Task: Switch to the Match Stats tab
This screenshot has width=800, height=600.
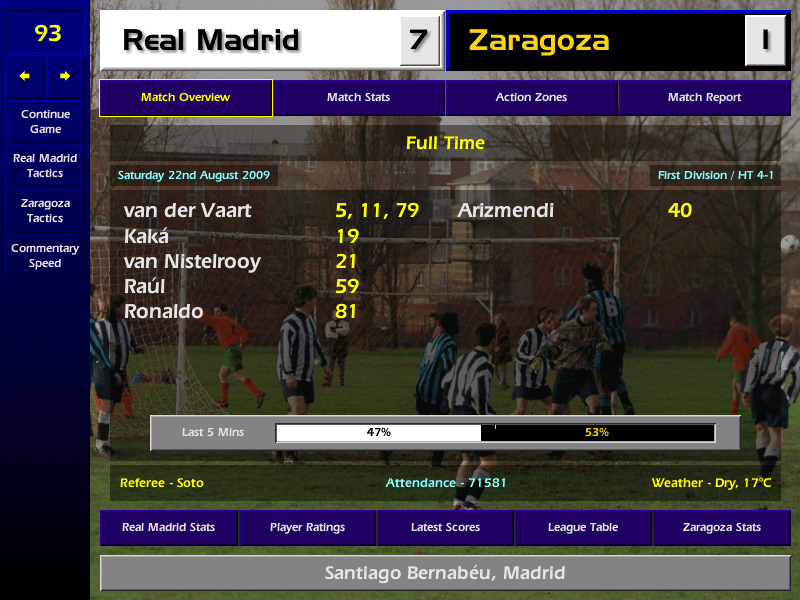Action: tap(358, 98)
